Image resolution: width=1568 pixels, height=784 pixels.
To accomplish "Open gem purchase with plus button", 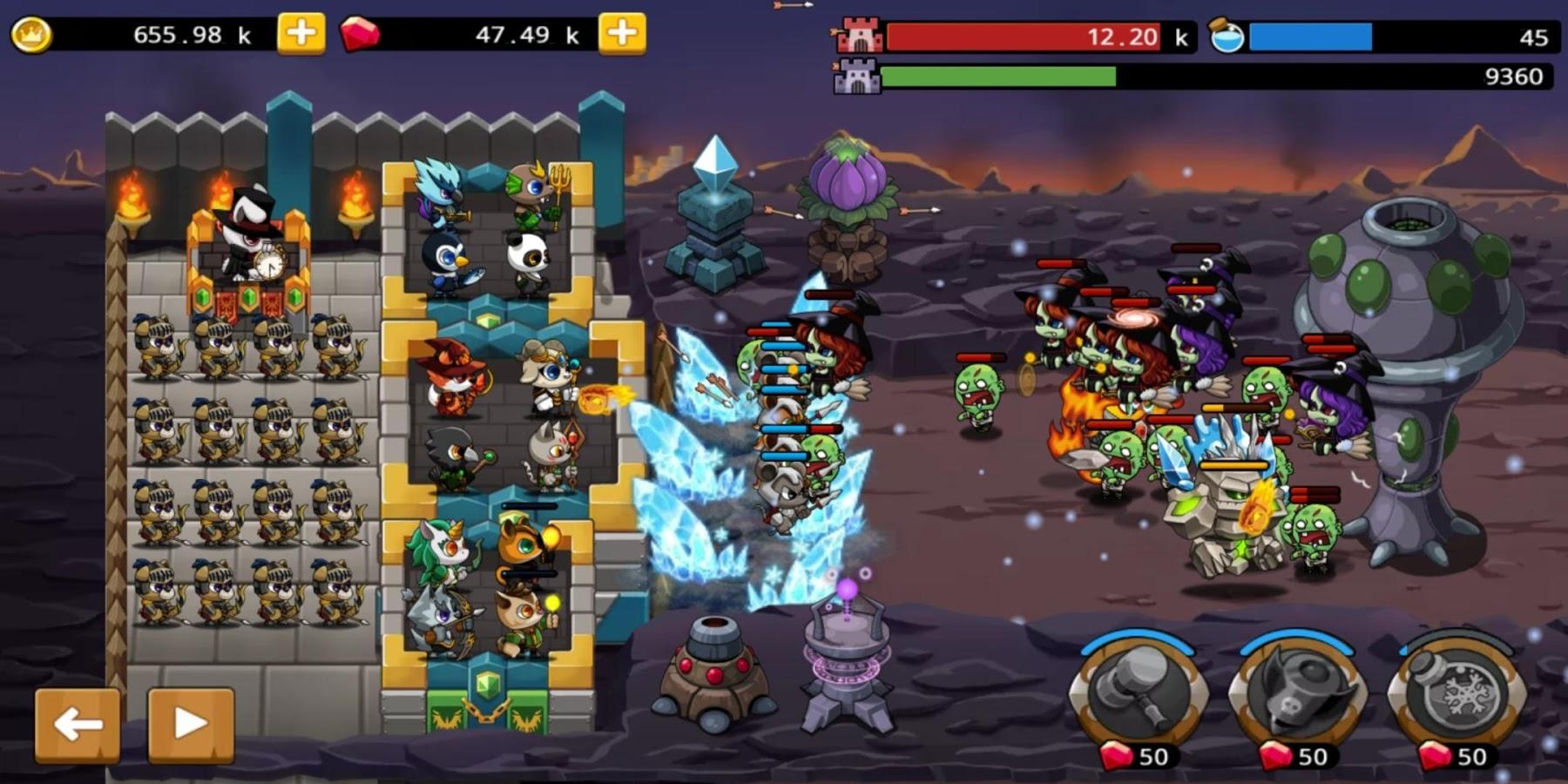I will coord(621,31).
